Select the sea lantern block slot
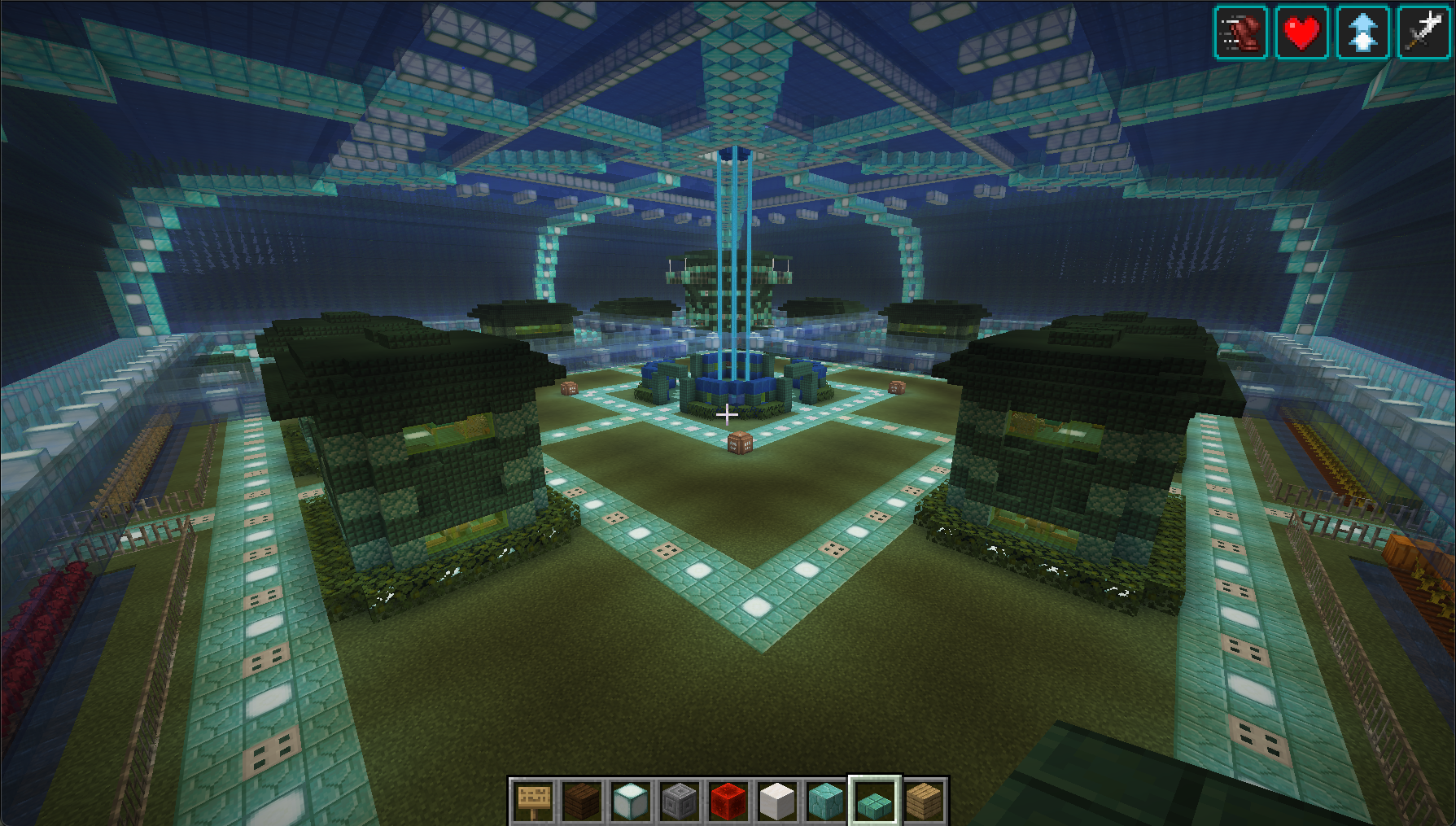 click(631, 801)
